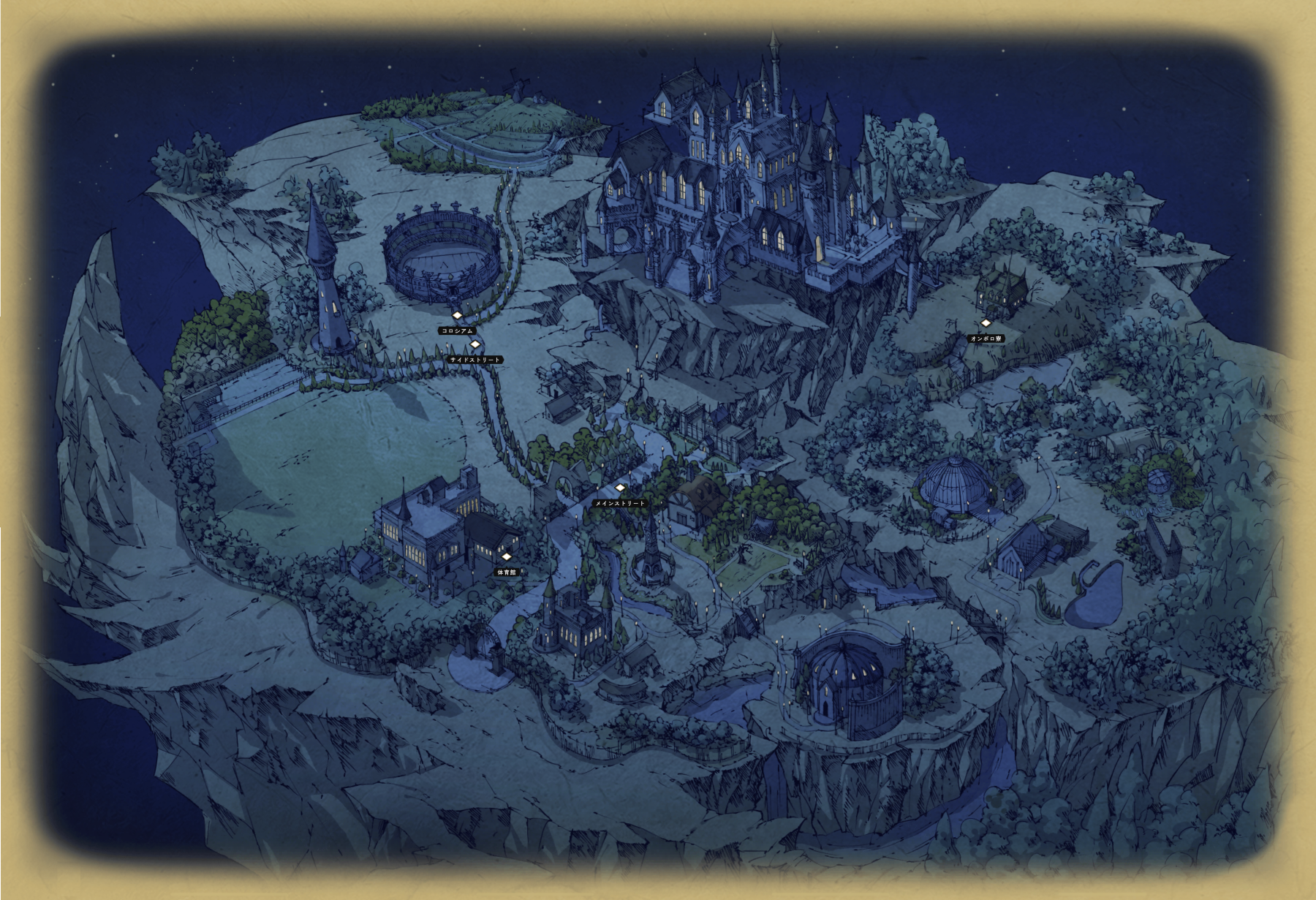Viewport: 1316px width, 900px height.
Task: Select the コロシアム map marker
Action: (x=458, y=316)
